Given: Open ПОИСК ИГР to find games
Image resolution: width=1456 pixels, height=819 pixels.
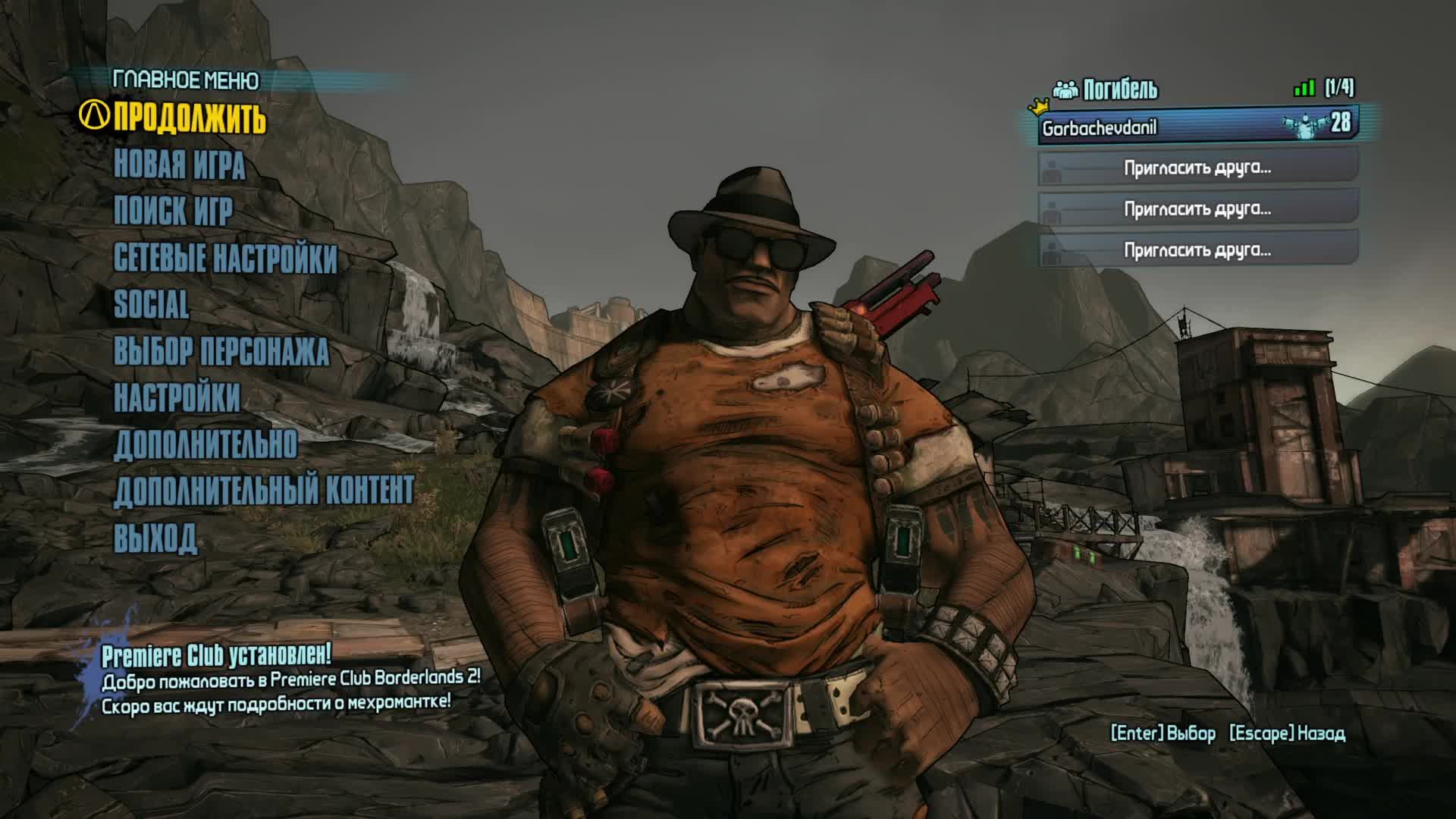Looking at the screenshot, I should pos(174,212).
